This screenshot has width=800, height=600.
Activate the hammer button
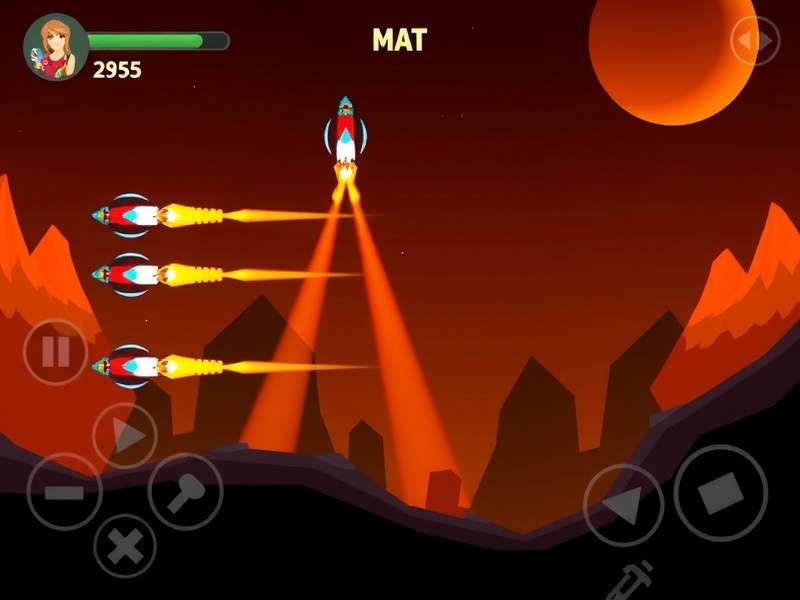pos(185,491)
